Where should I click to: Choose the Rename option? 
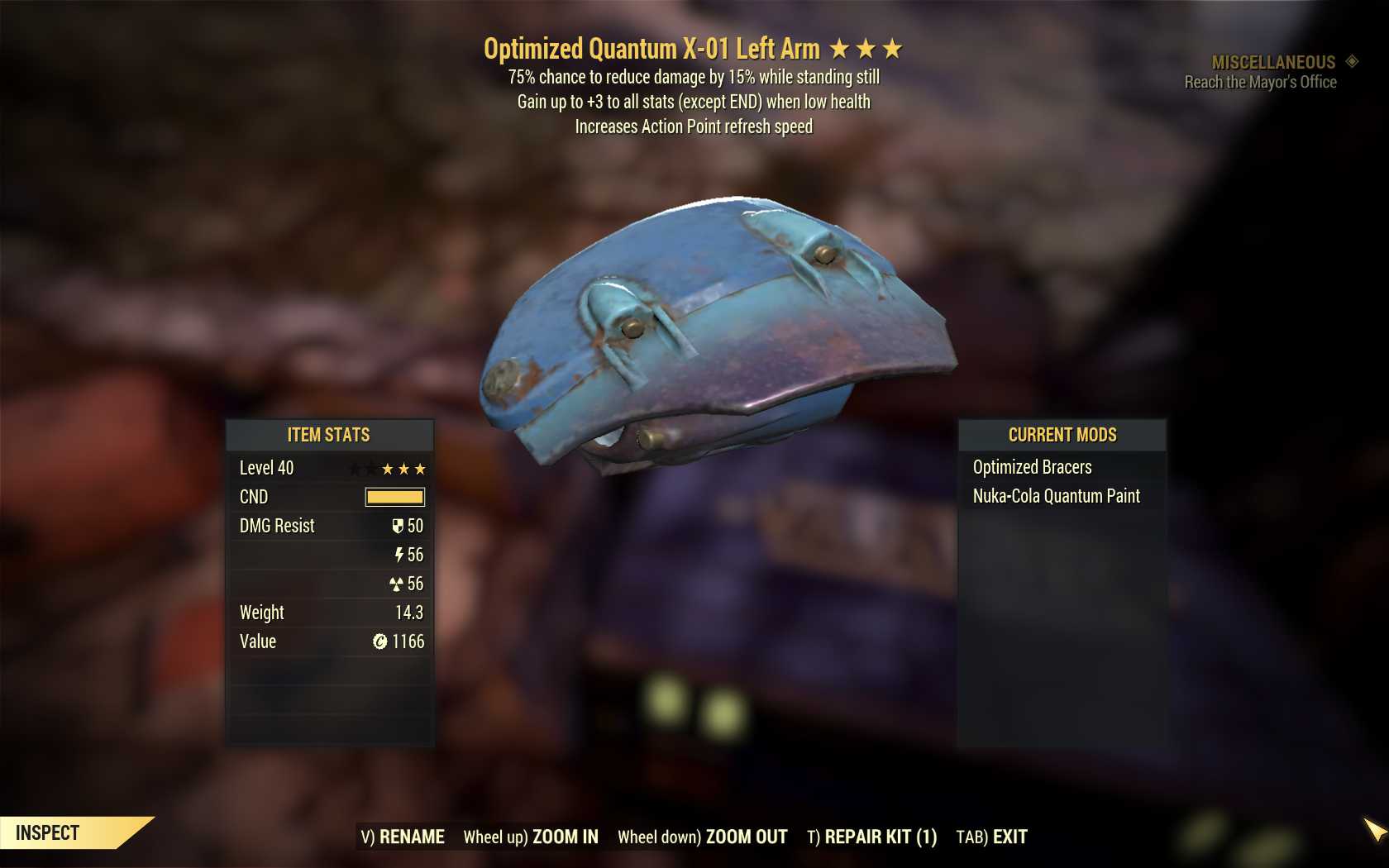(x=403, y=837)
